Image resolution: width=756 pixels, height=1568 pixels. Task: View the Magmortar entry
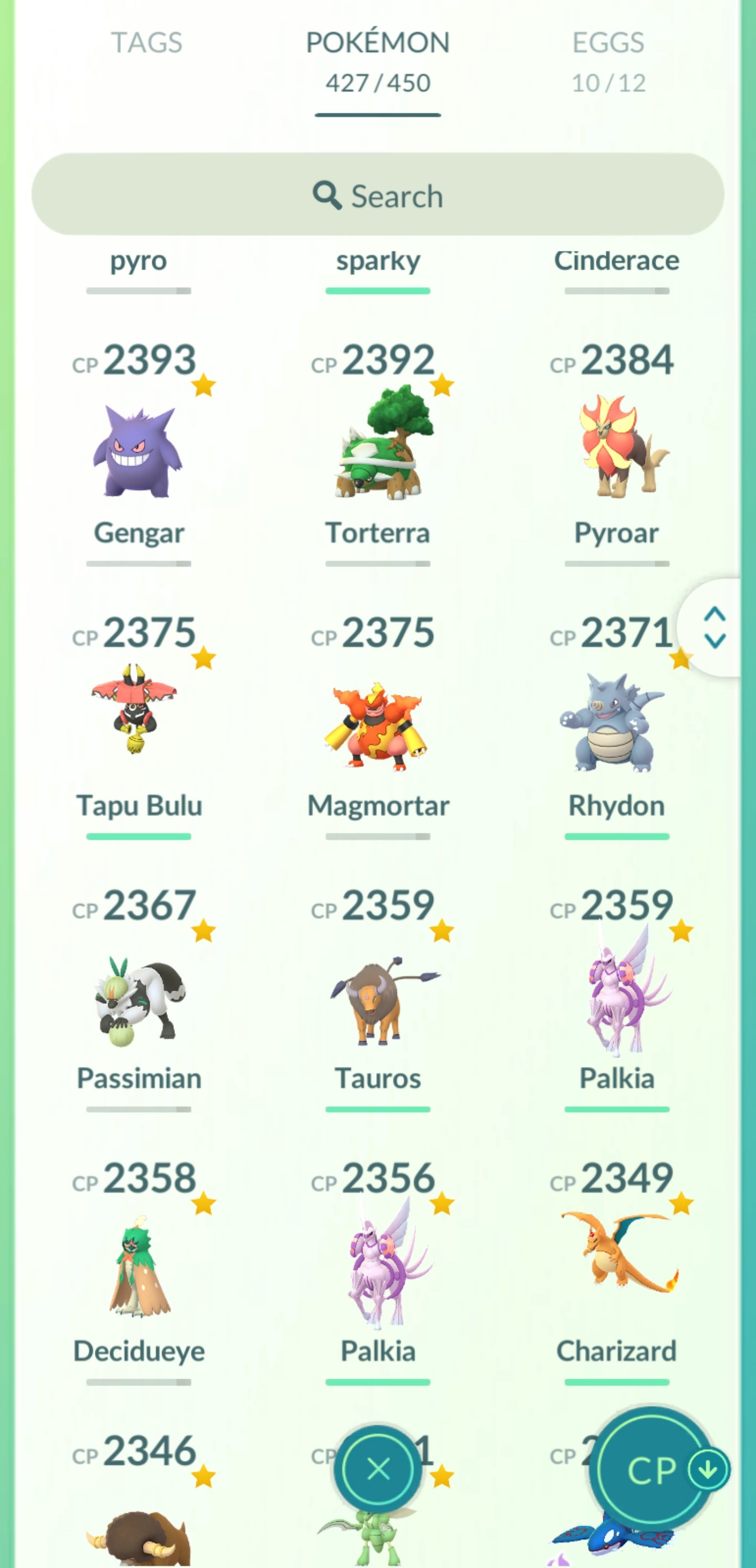click(x=377, y=724)
